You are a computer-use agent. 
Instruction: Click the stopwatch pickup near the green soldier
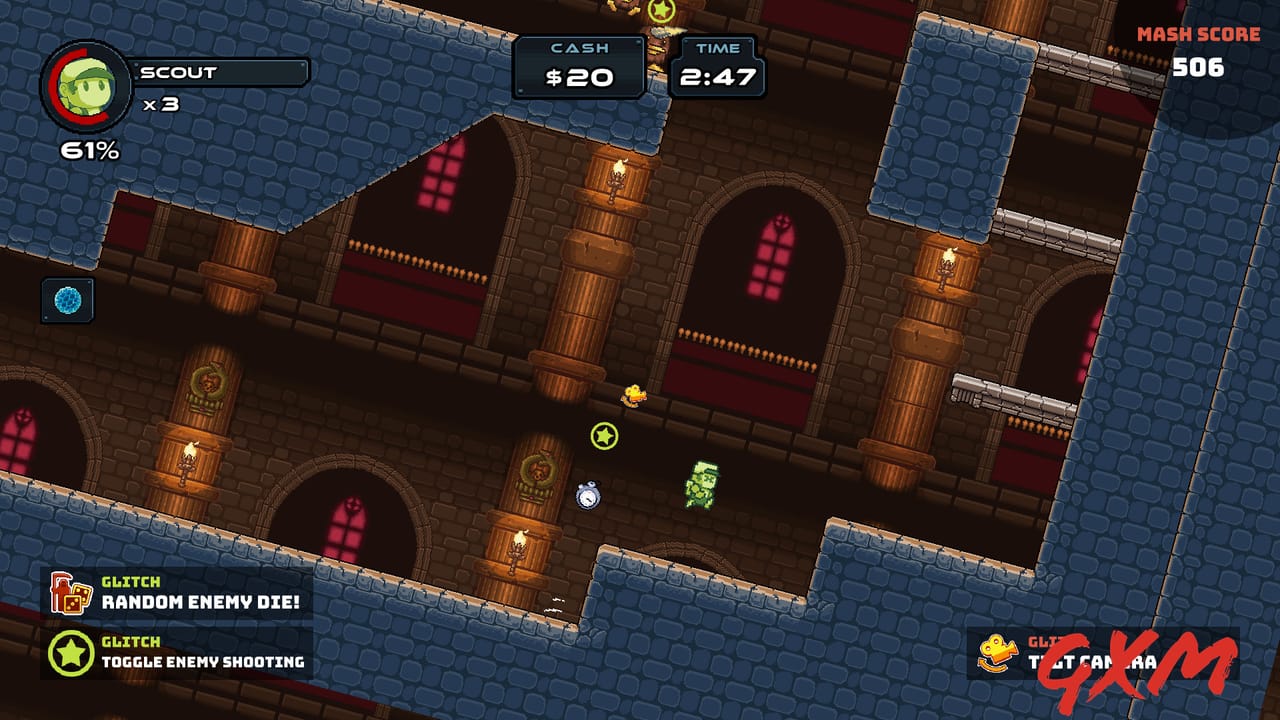pos(588,496)
